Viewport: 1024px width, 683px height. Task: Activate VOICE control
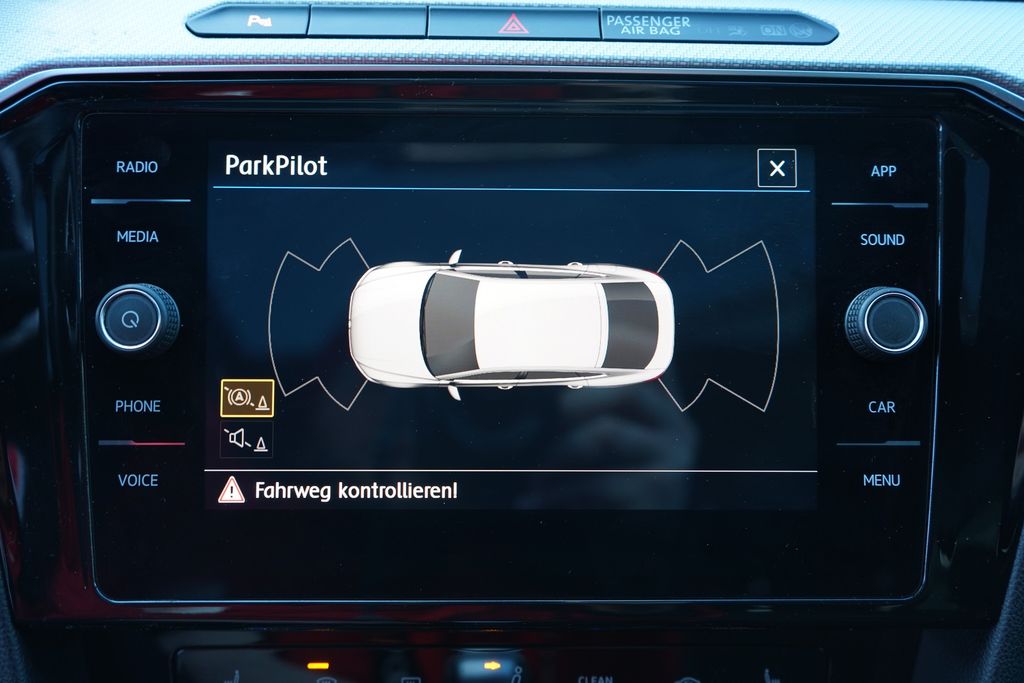138,480
